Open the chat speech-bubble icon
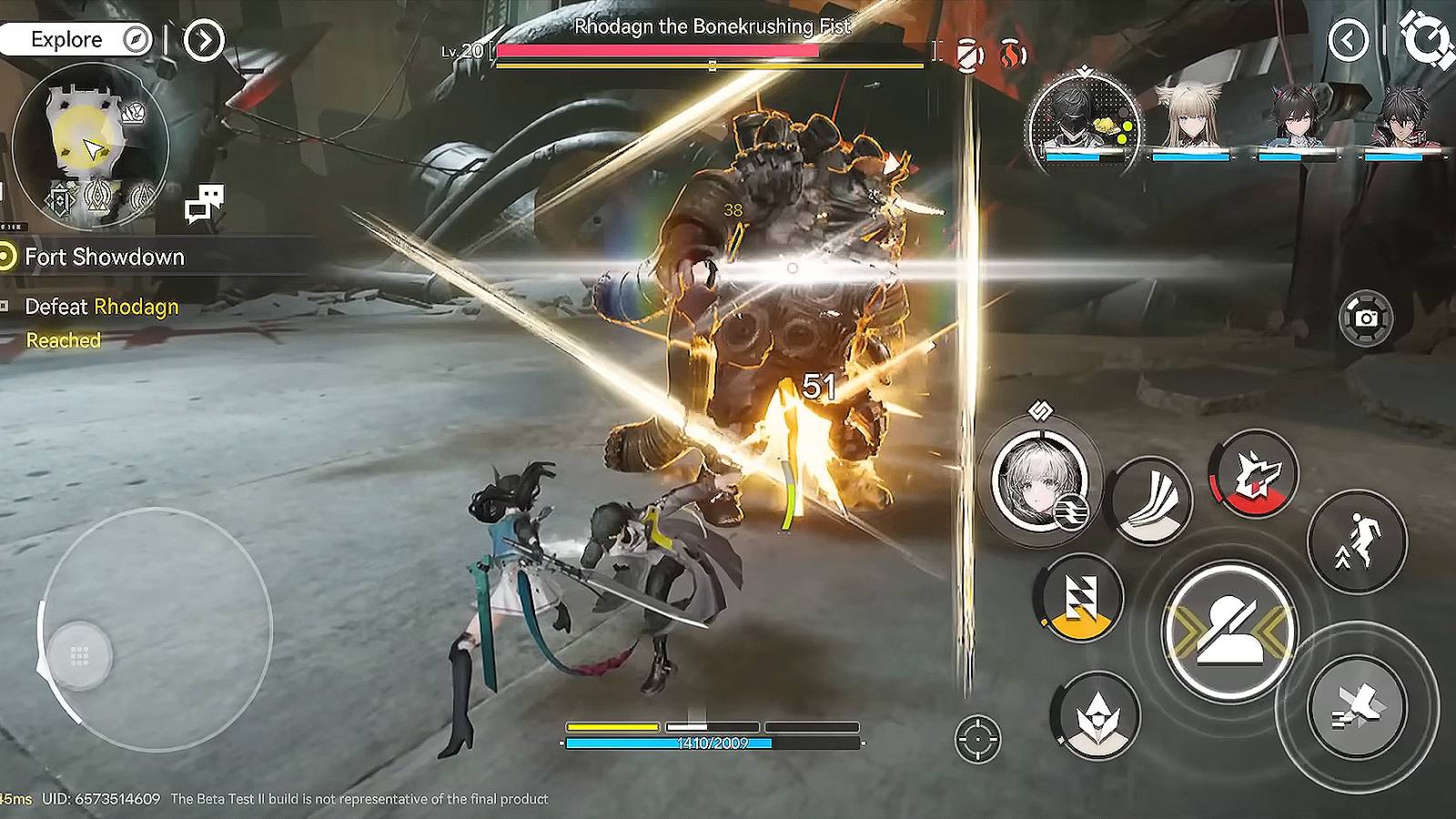This screenshot has width=1456, height=819. (204, 204)
